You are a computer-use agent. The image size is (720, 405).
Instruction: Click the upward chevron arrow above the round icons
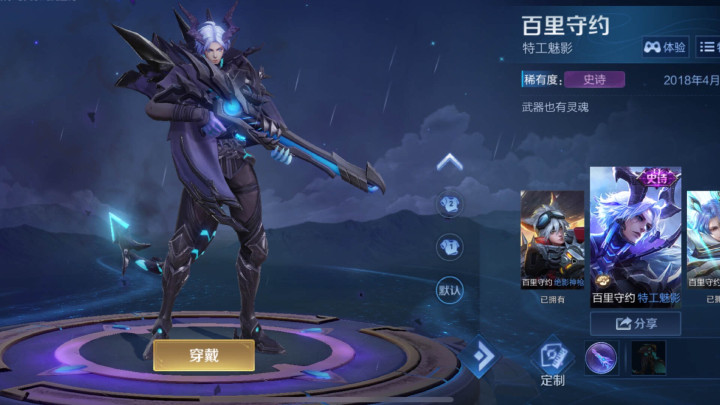[x=450, y=162]
